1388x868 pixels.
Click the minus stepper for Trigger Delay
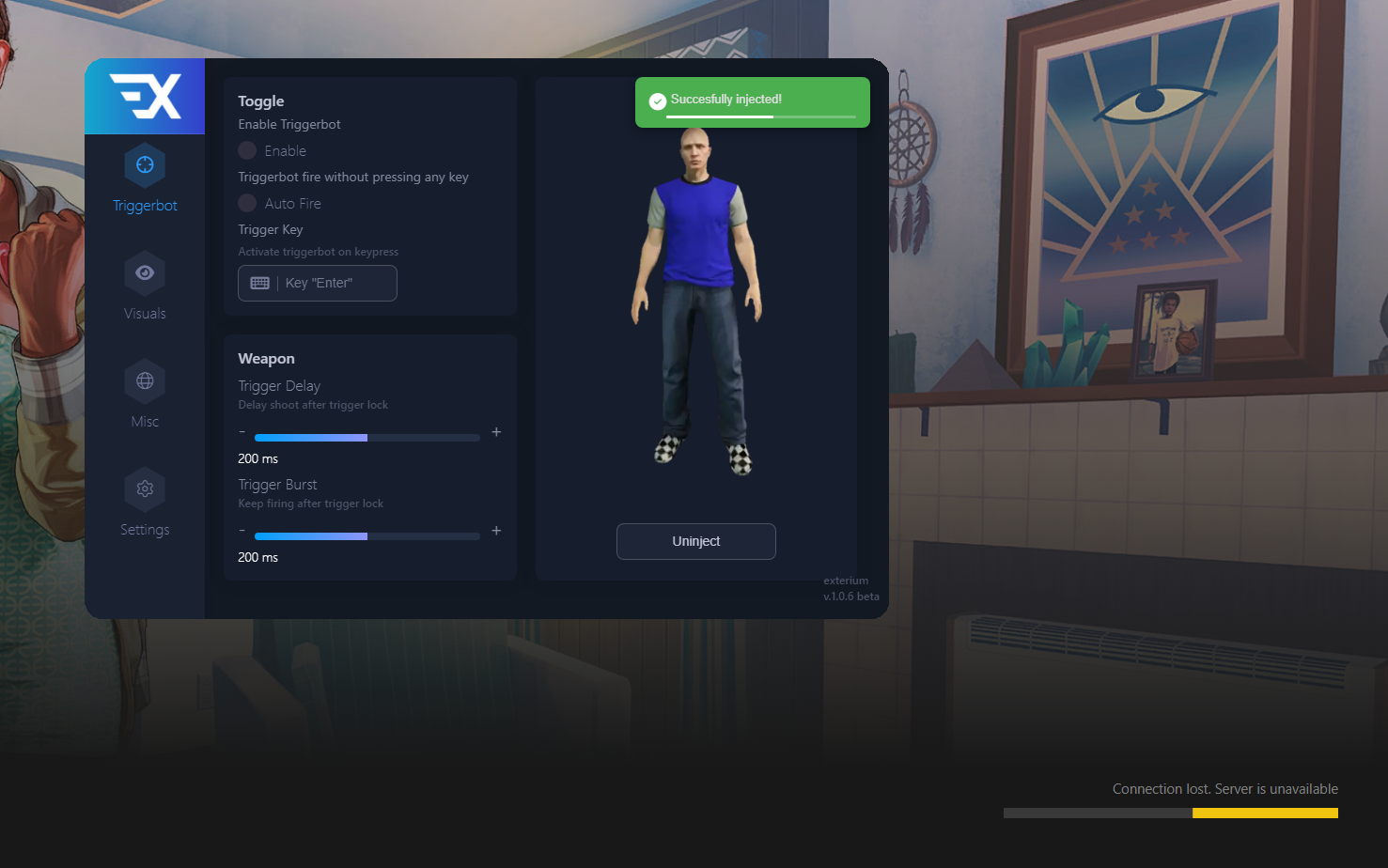click(x=242, y=432)
